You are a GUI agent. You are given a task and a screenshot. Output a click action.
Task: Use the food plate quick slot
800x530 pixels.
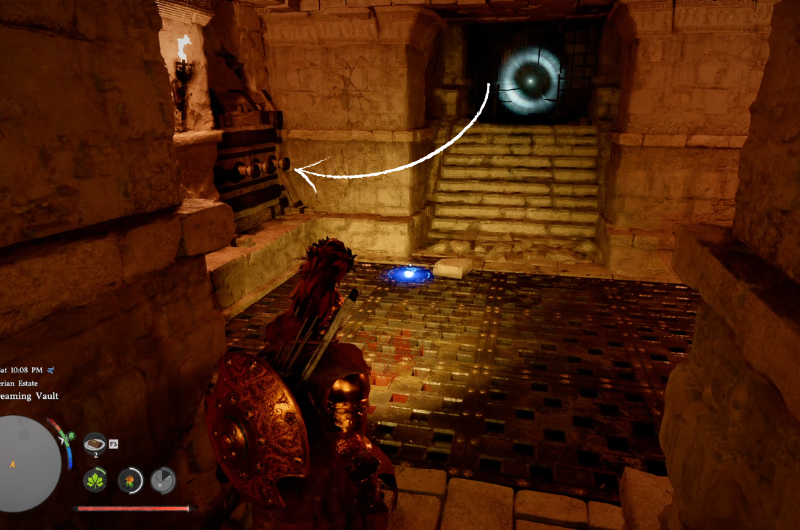tap(95, 442)
